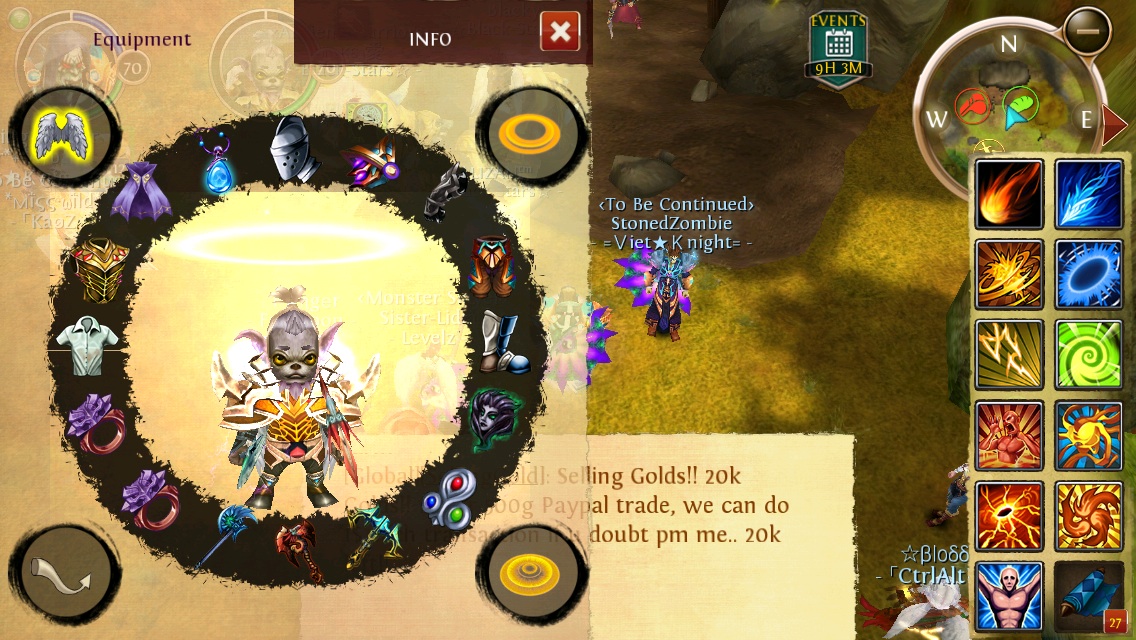Select the dark-haired face pet slot
Image resolution: width=1136 pixels, height=640 pixels.
pyautogui.click(x=488, y=418)
